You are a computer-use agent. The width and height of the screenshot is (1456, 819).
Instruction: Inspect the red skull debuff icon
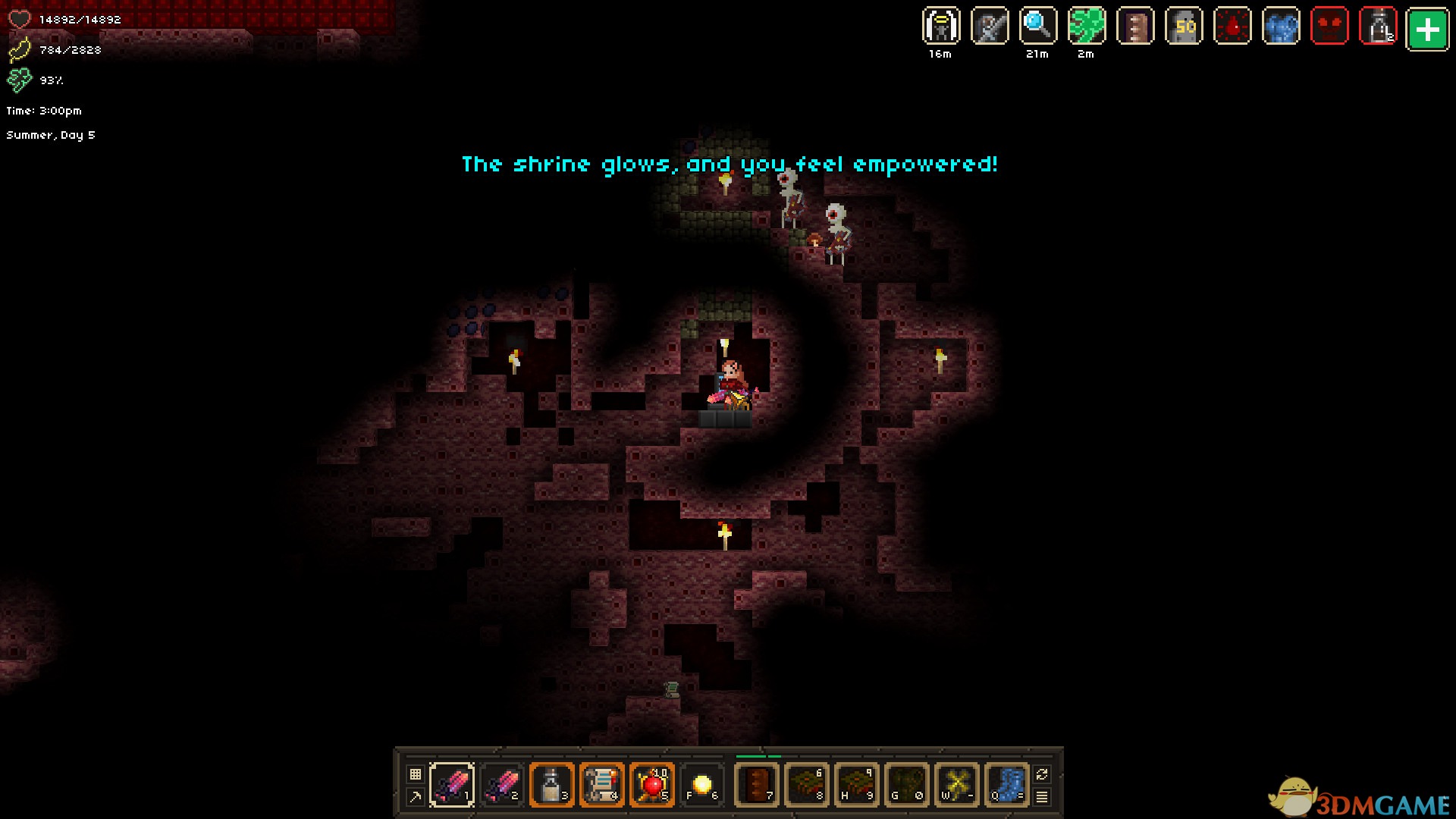click(x=1329, y=27)
